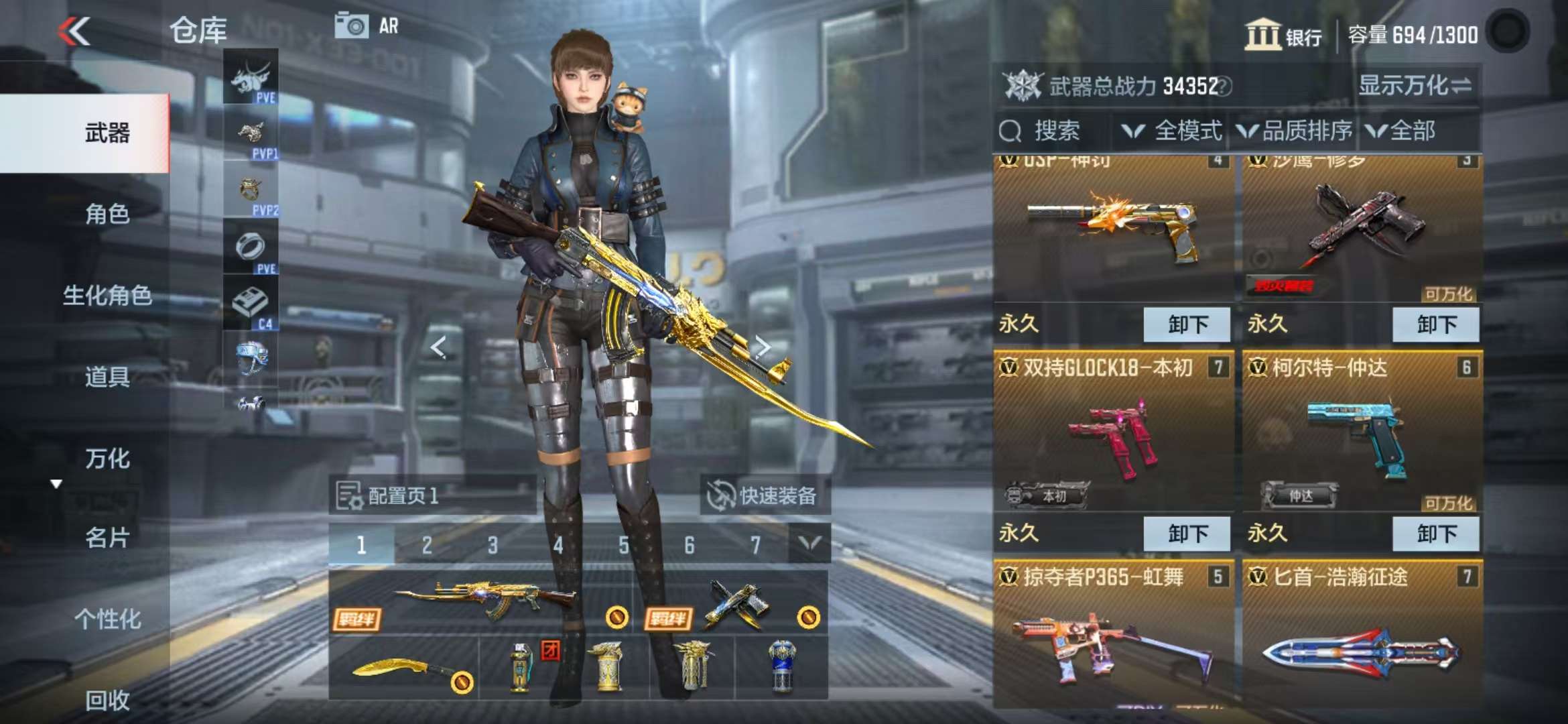Go to the 回收 recycle section
1568x724 pixels.
tap(107, 700)
